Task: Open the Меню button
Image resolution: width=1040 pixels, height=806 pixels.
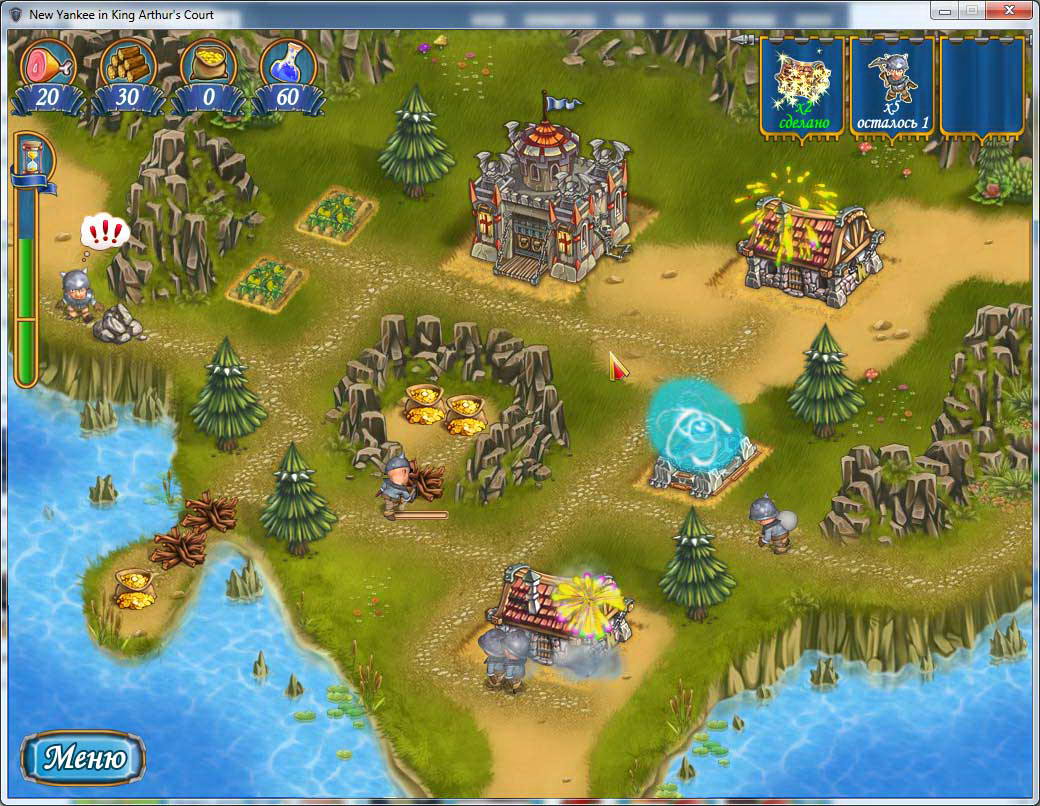Action: tap(83, 757)
